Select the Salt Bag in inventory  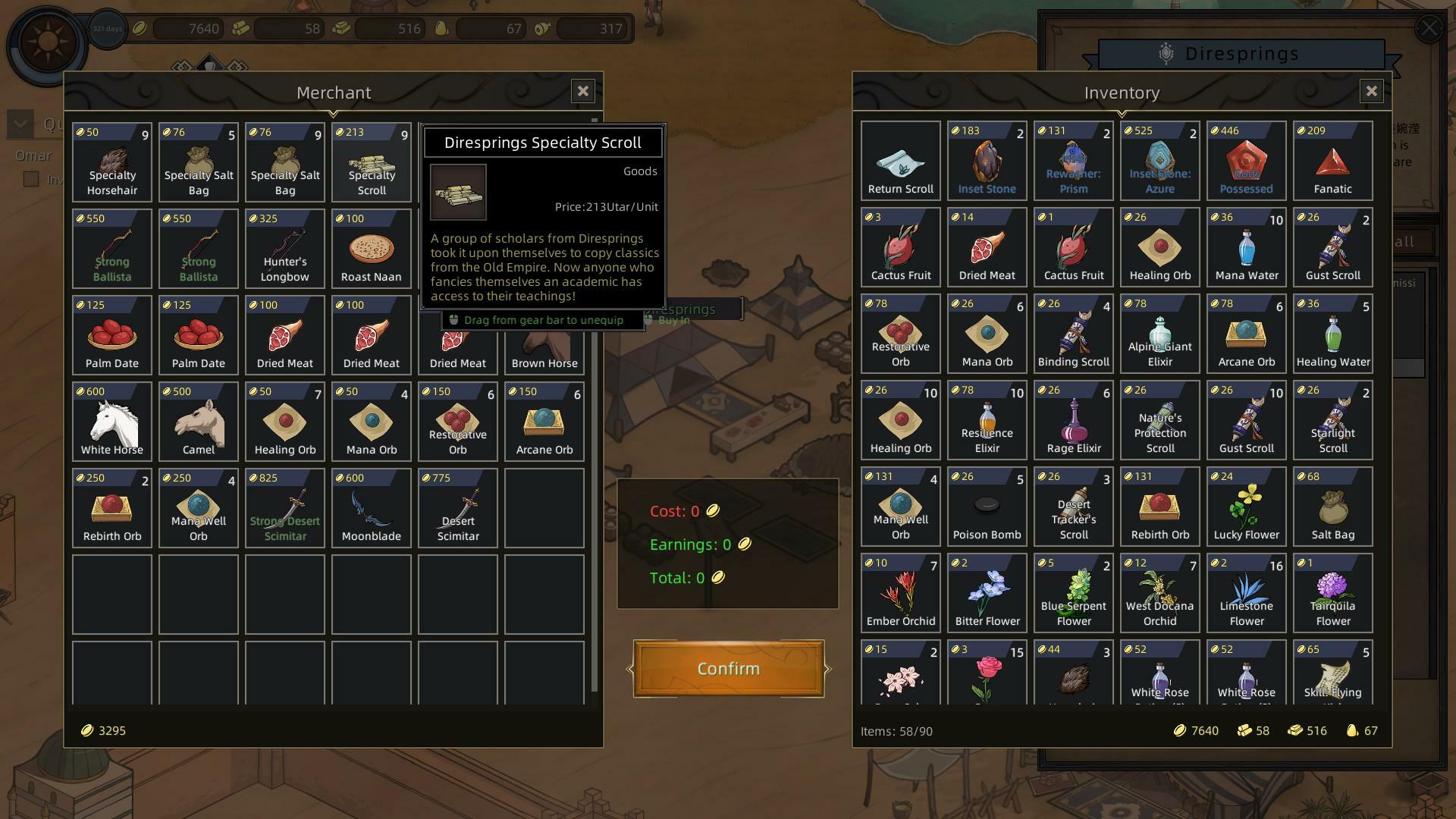[1333, 507]
